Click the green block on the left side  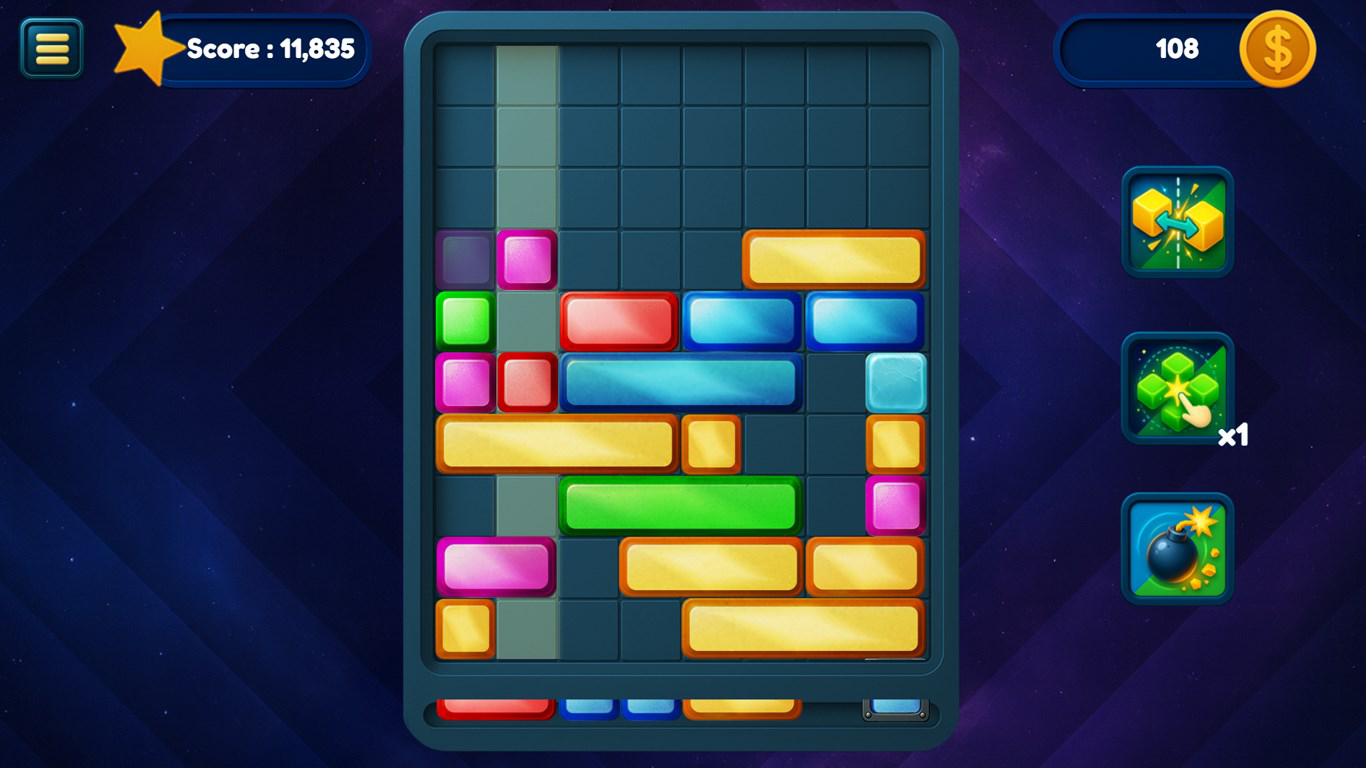point(464,320)
